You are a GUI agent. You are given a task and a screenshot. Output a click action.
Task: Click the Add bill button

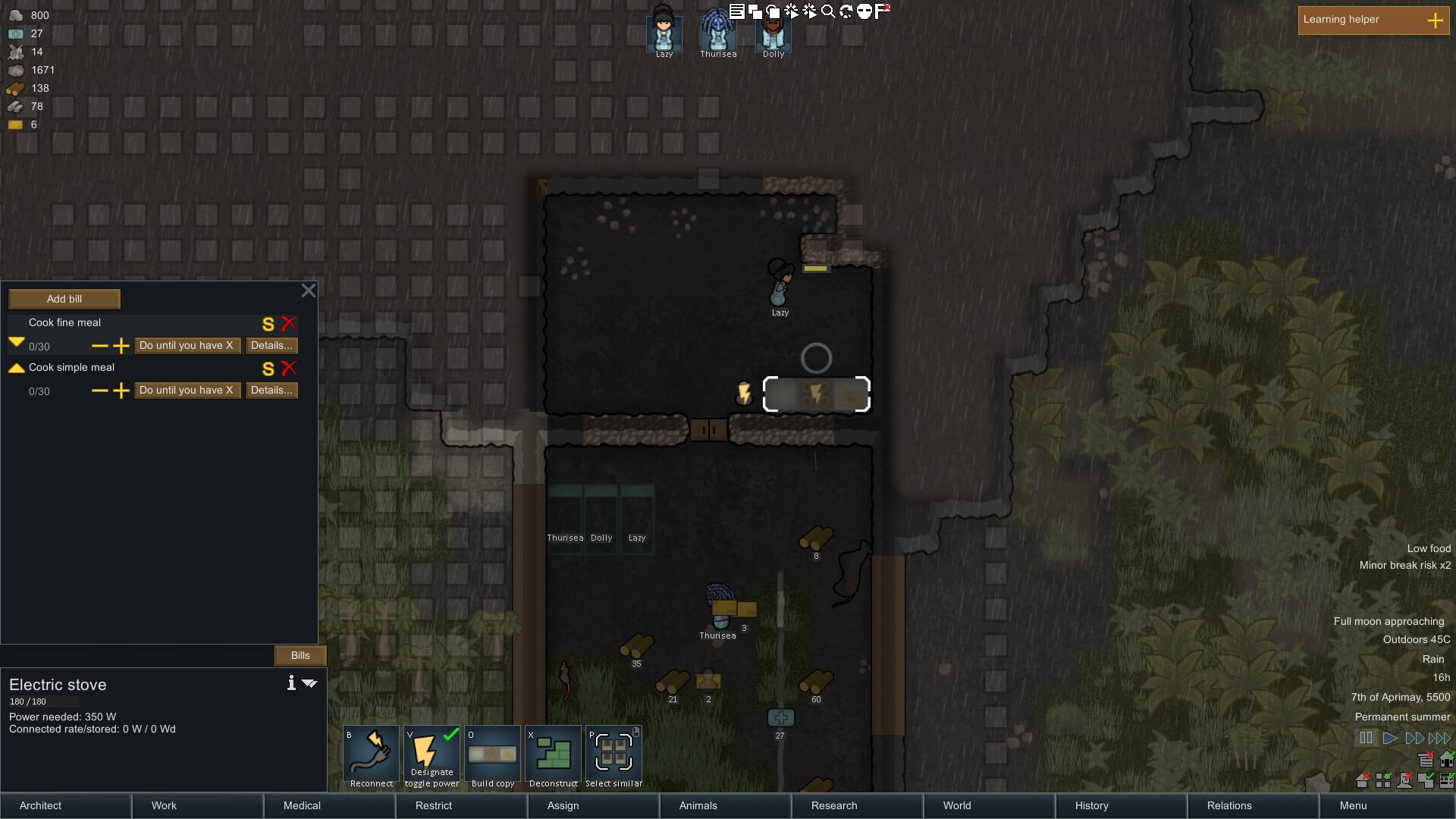click(x=64, y=299)
